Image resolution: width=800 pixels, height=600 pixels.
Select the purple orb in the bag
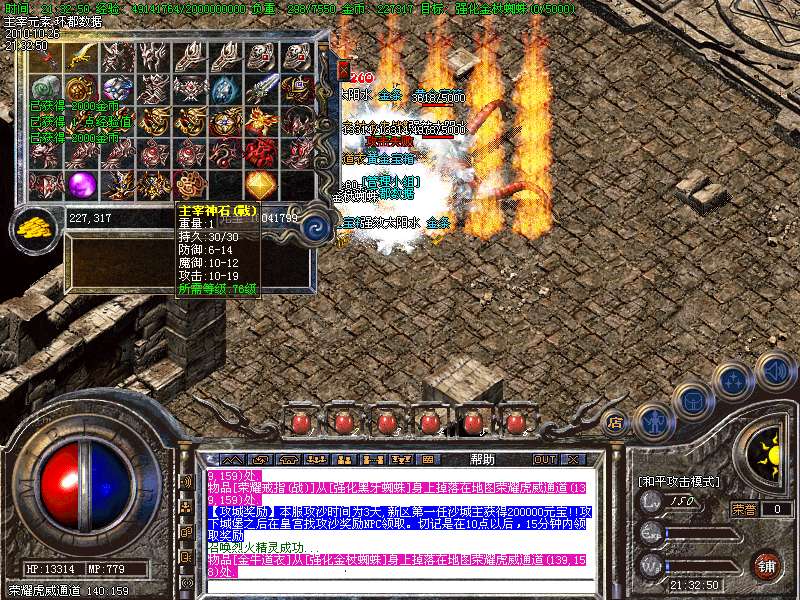tap(83, 185)
